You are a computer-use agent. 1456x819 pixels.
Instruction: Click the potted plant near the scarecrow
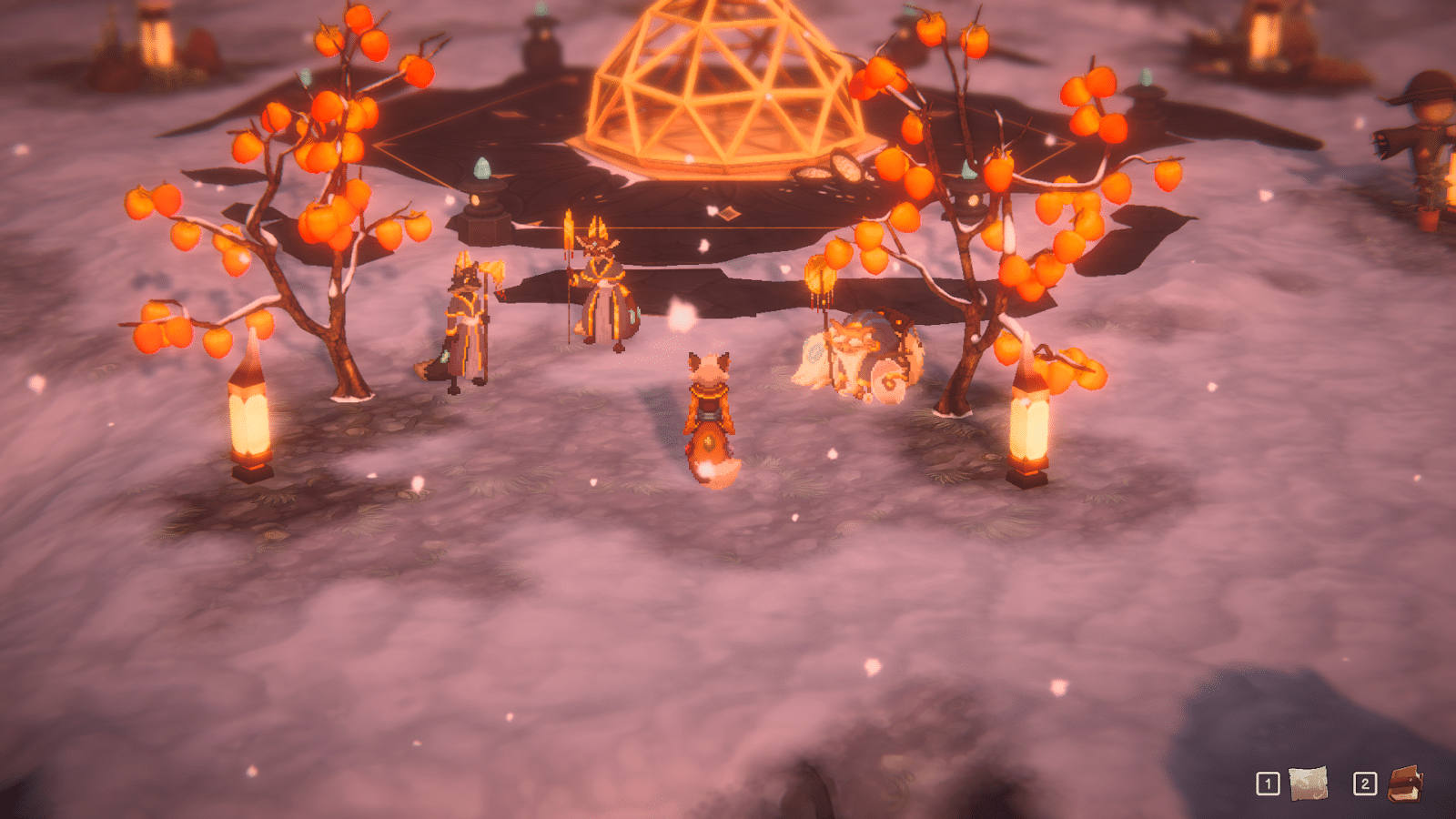coord(1429,220)
